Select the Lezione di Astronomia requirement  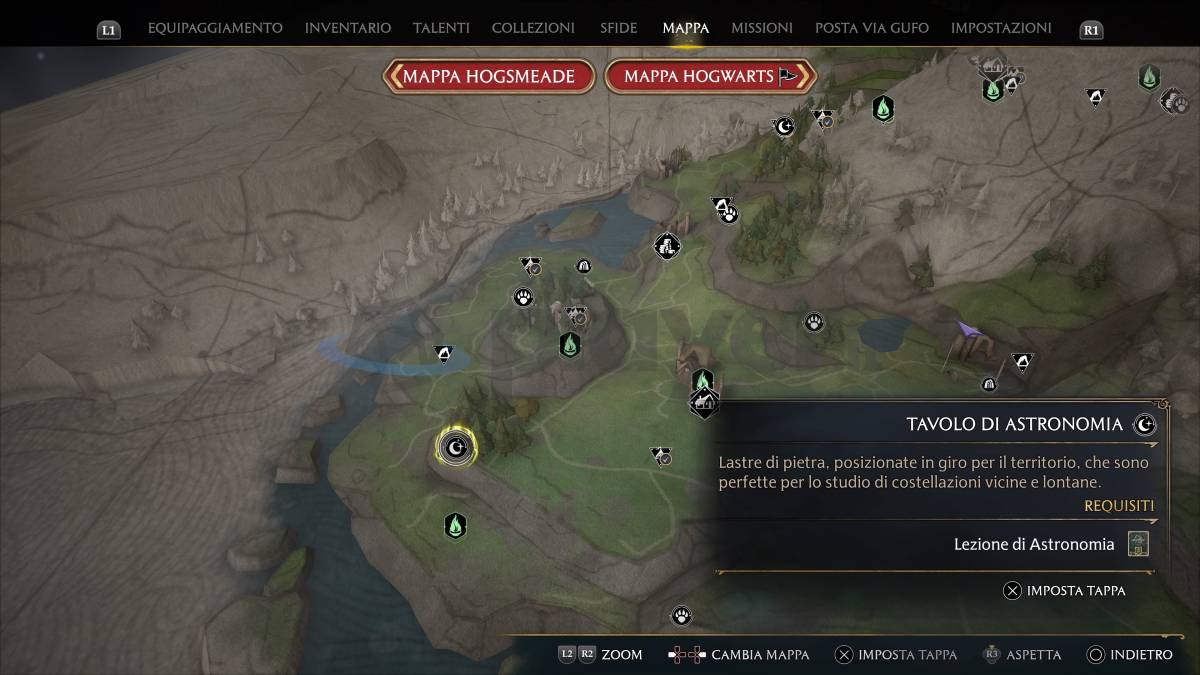pyautogui.click(x=1034, y=545)
